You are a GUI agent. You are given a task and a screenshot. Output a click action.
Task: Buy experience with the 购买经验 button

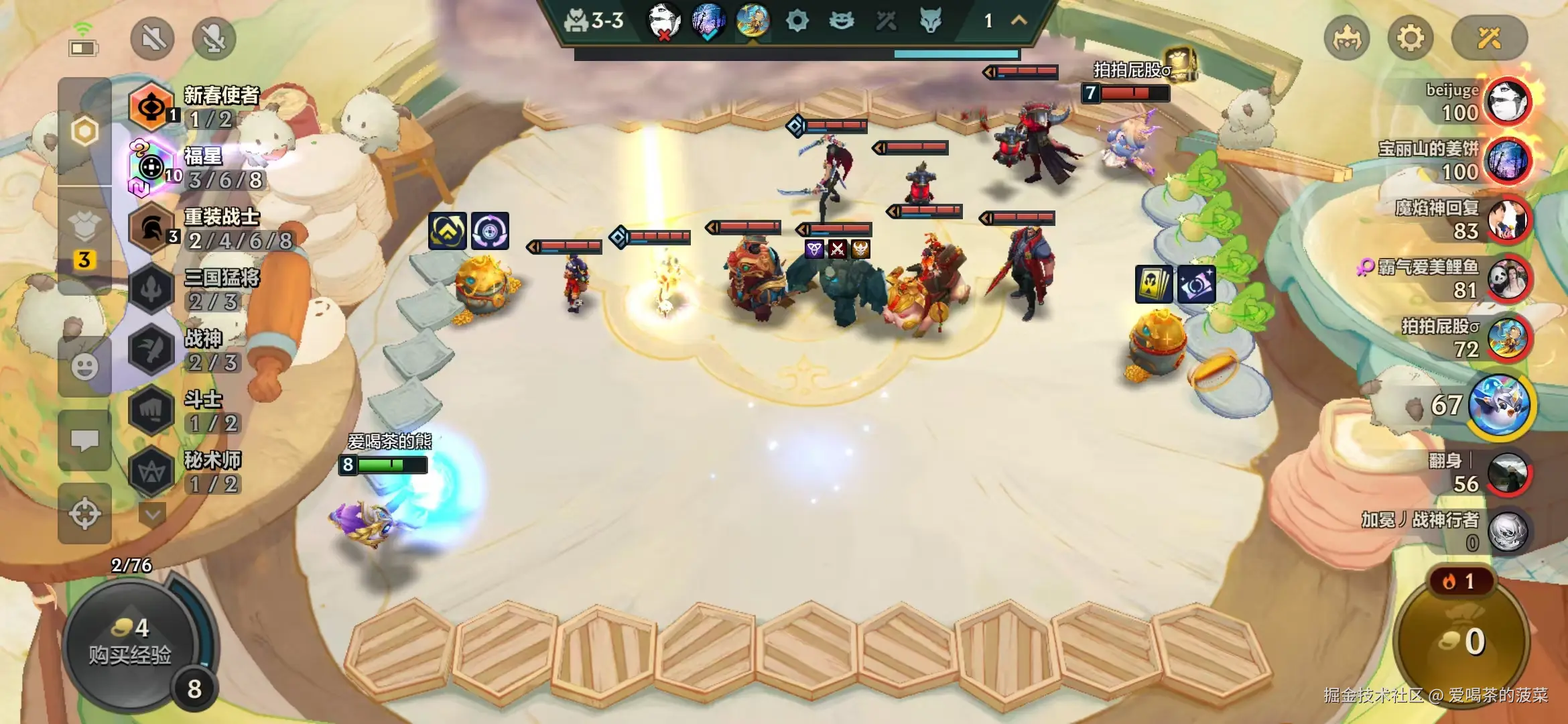coord(130,642)
